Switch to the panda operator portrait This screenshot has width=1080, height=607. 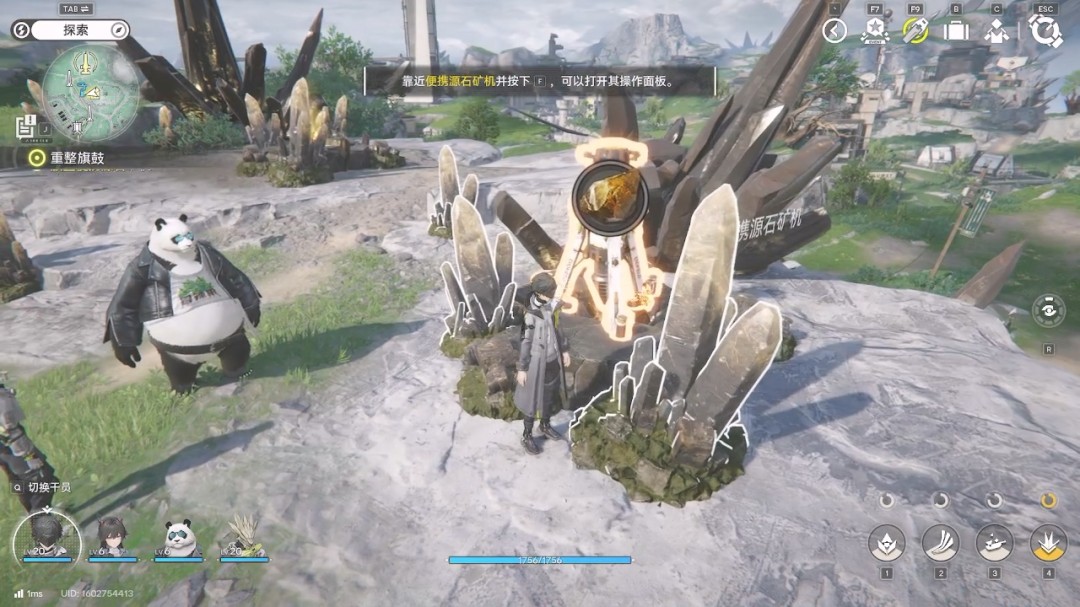(179, 535)
